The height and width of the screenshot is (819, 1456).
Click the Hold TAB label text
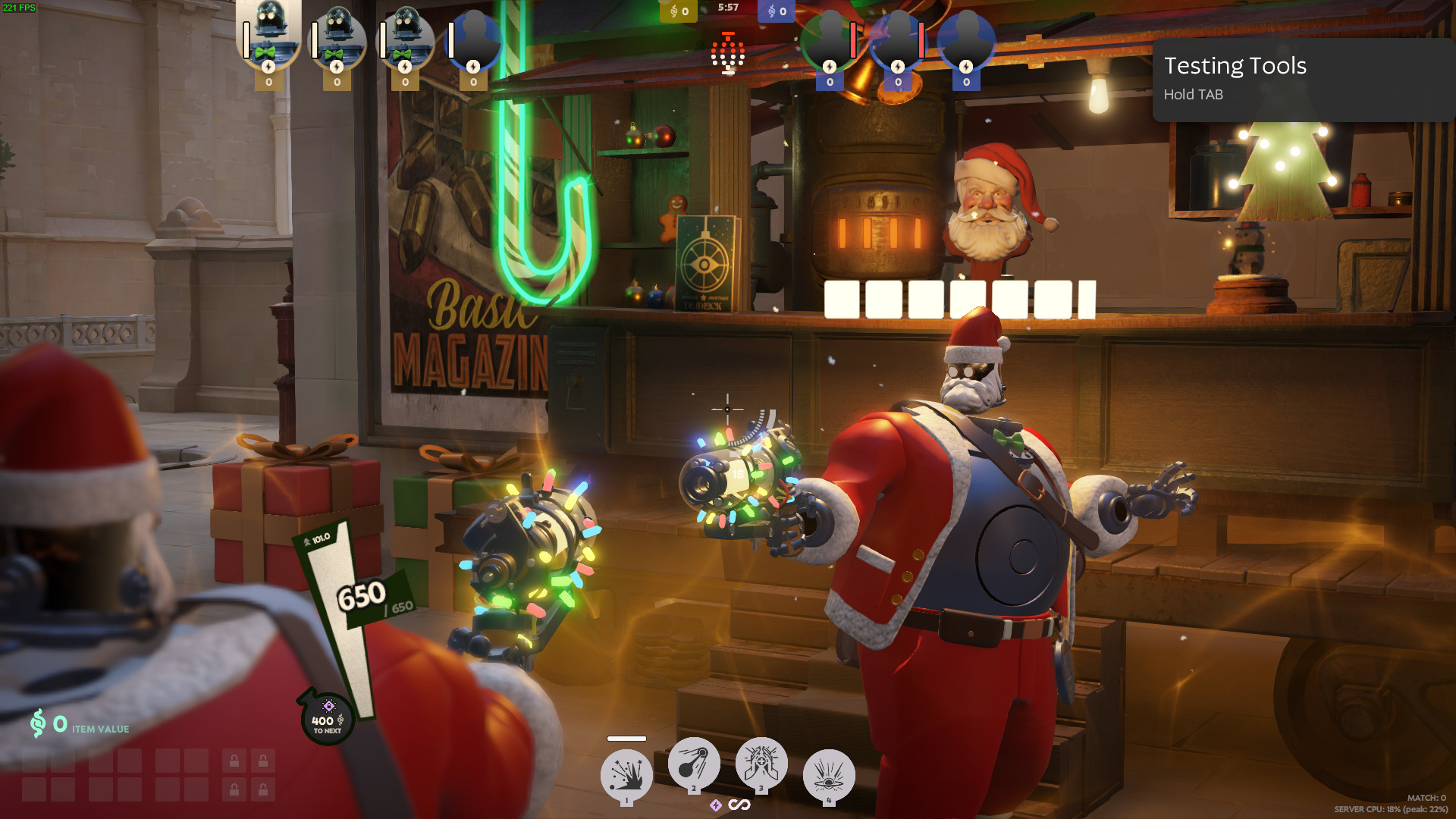pyautogui.click(x=1194, y=94)
